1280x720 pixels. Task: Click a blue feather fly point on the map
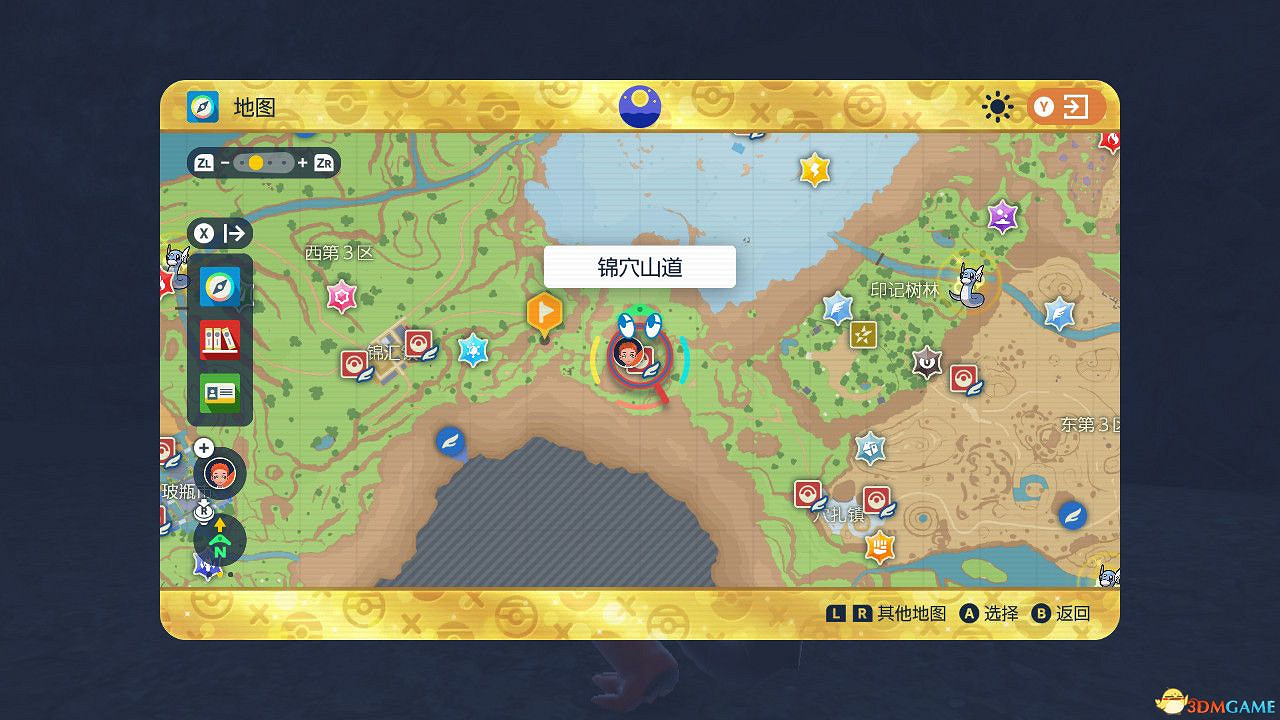450,441
